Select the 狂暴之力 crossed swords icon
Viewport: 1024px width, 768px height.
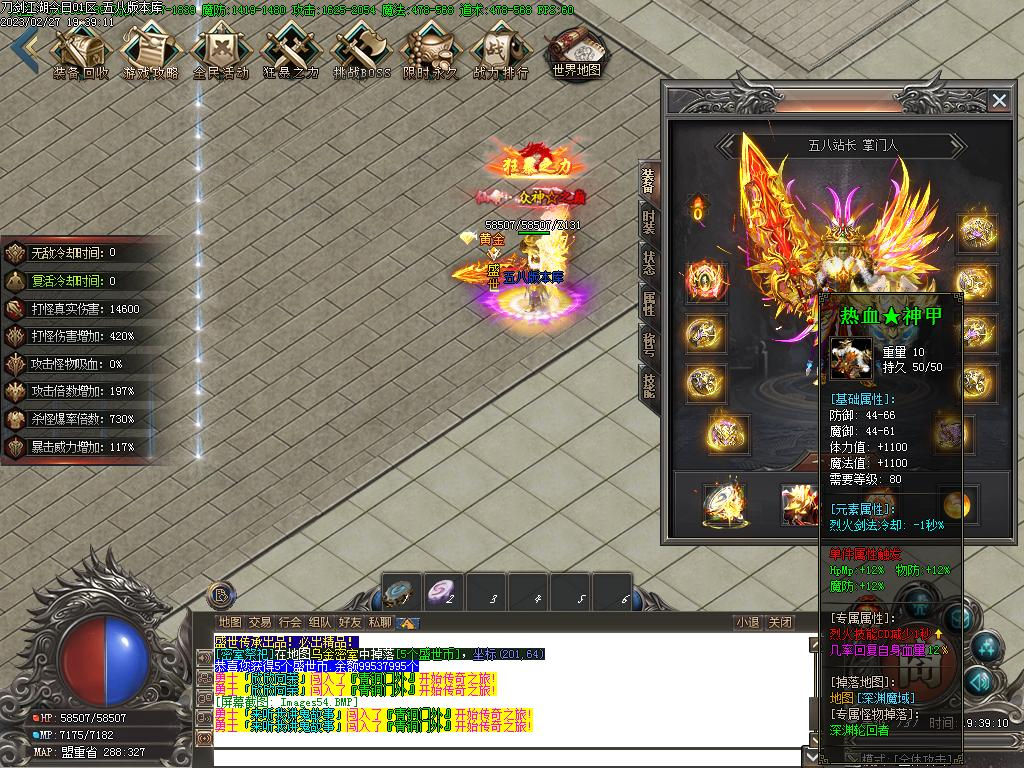click(x=290, y=50)
